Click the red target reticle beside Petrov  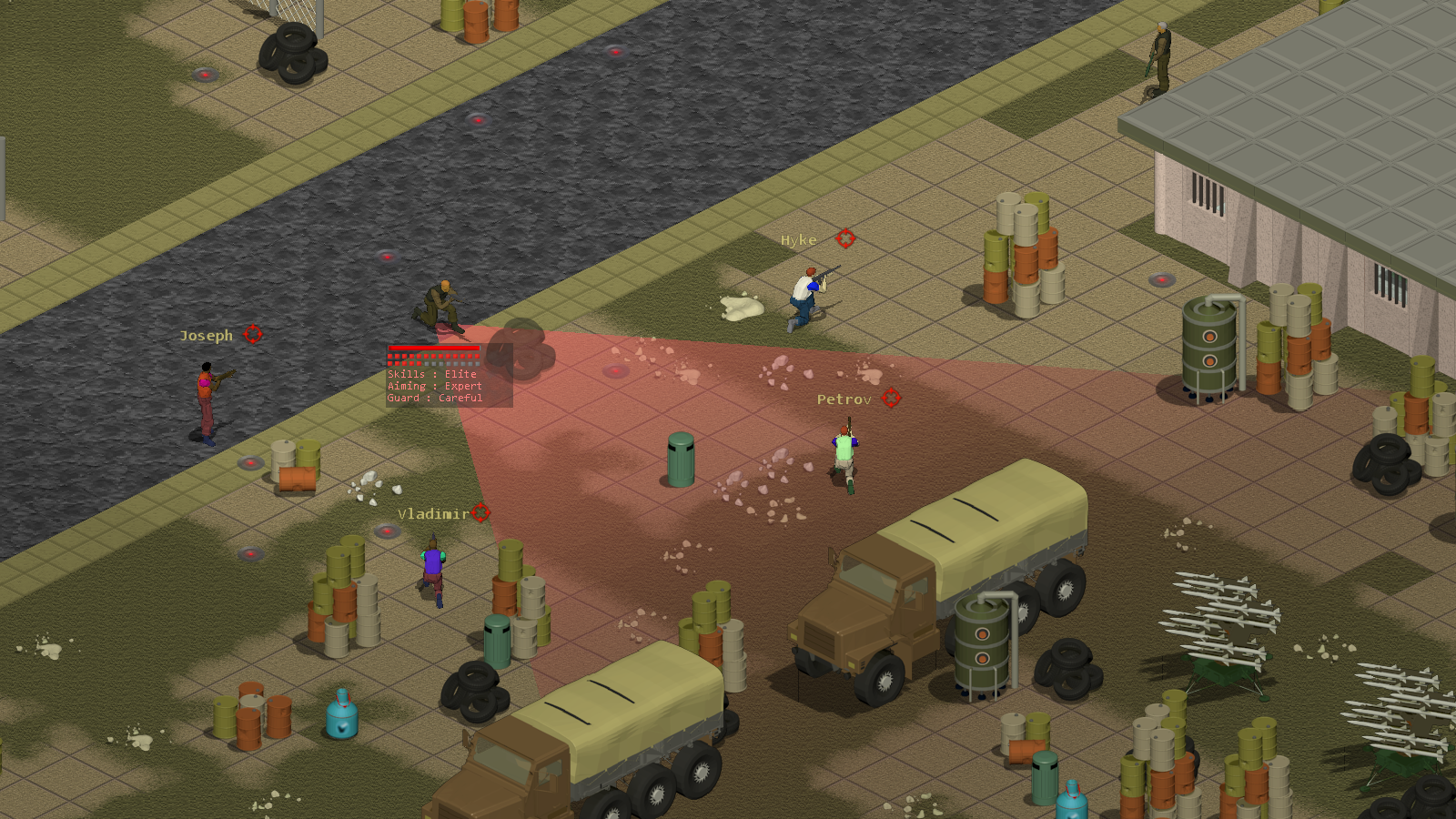tap(891, 398)
